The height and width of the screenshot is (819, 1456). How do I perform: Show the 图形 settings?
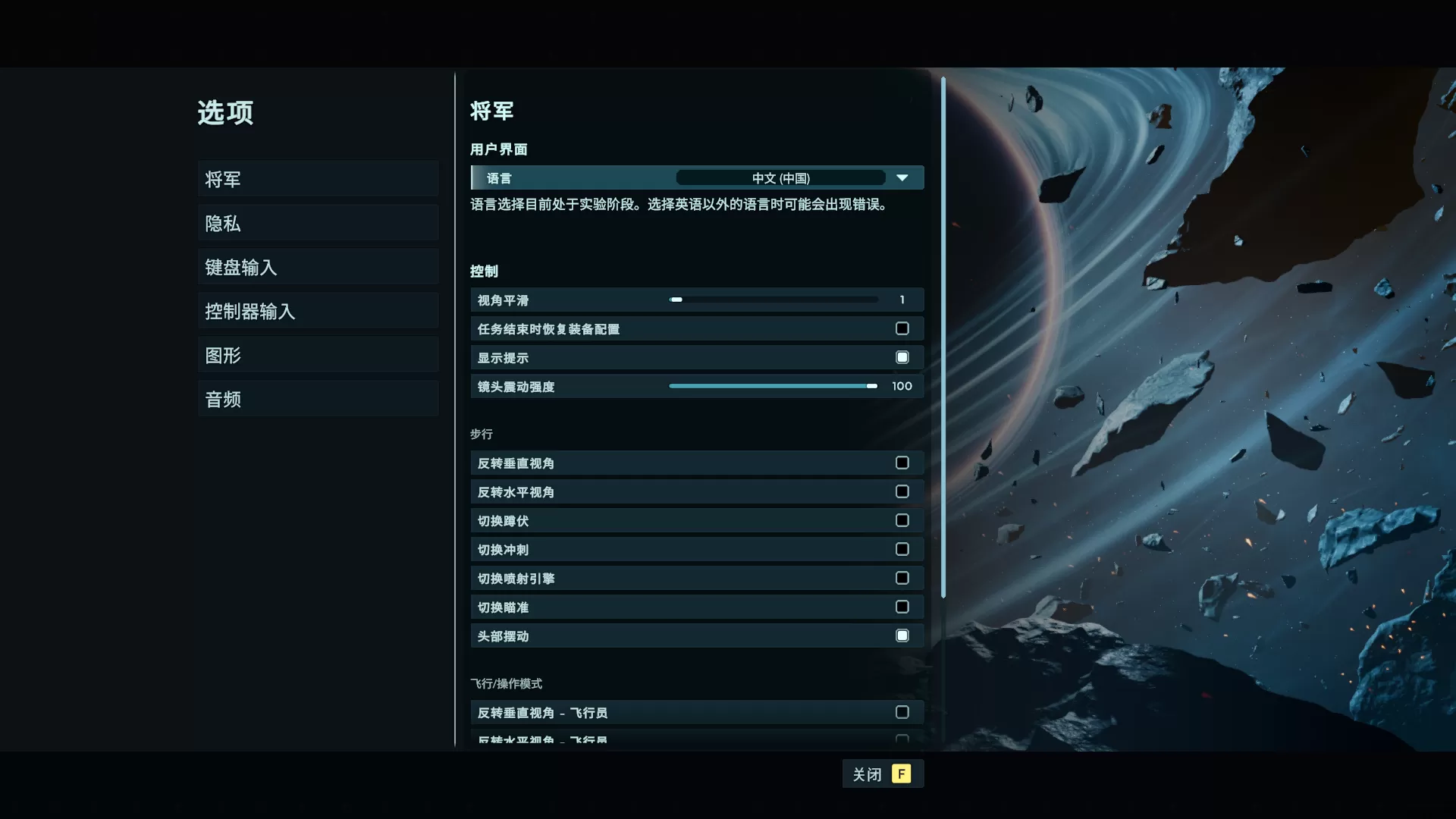(x=318, y=355)
